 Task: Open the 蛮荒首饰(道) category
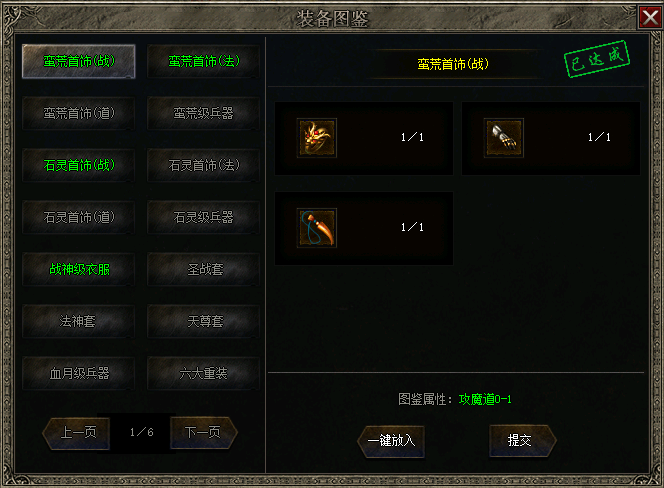coord(79,113)
